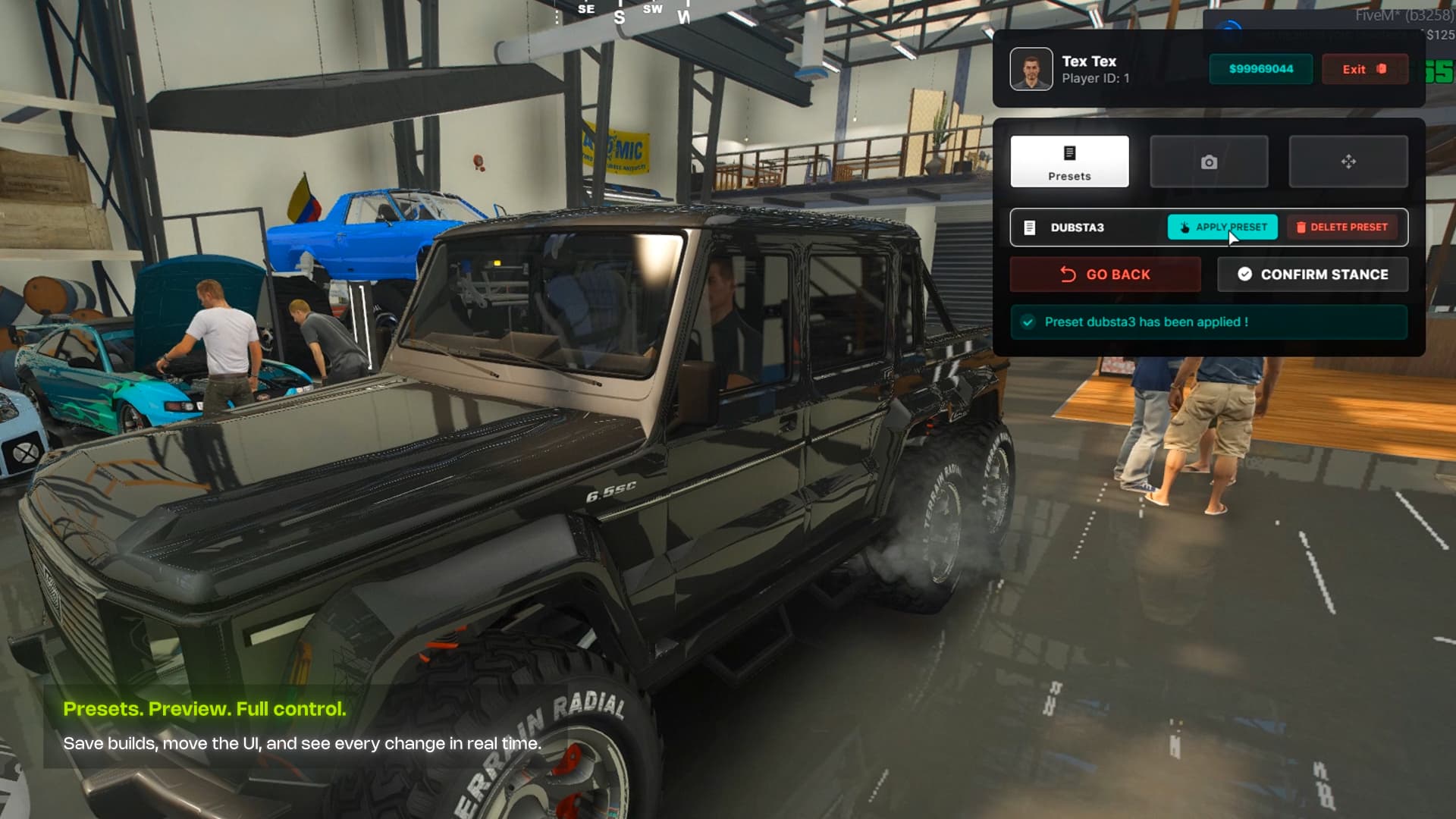Click the white checkmark icon on CONFIRM STANCE
1456x819 pixels.
(x=1245, y=274)
